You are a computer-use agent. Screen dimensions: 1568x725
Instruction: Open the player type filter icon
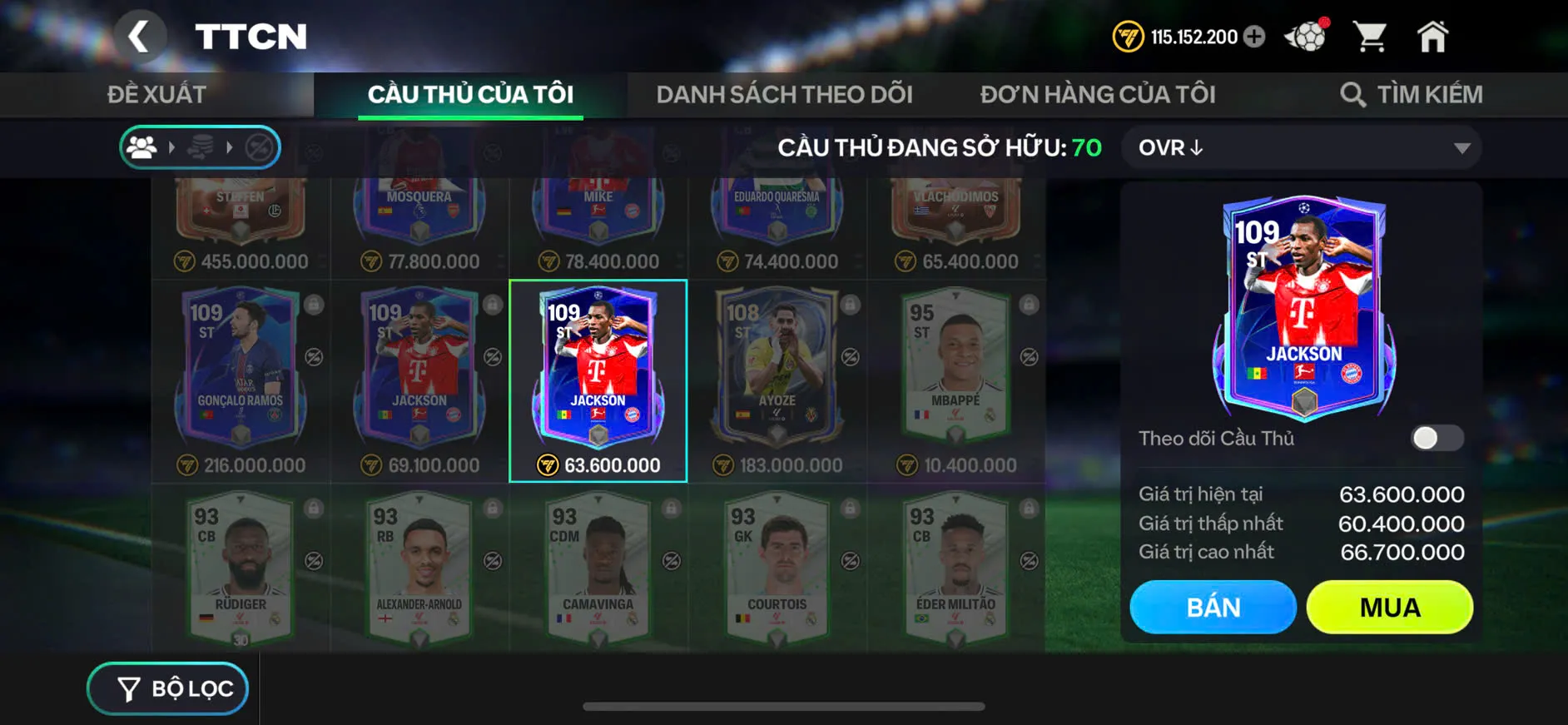click(x=143, y=147)
